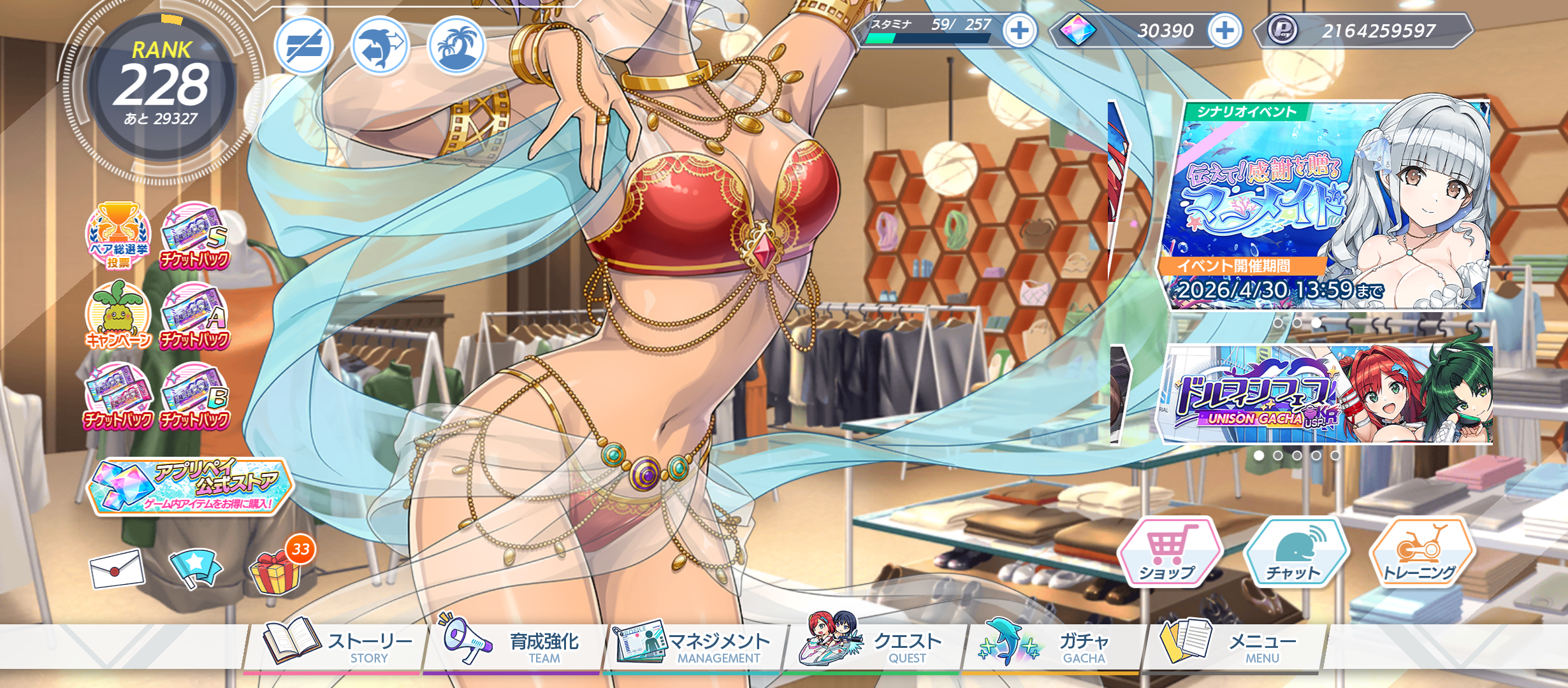Open the ドルフィンフェス Unison Gacha banner
This screenshot has height=688, width=1568.
[x=1326, y=394]
